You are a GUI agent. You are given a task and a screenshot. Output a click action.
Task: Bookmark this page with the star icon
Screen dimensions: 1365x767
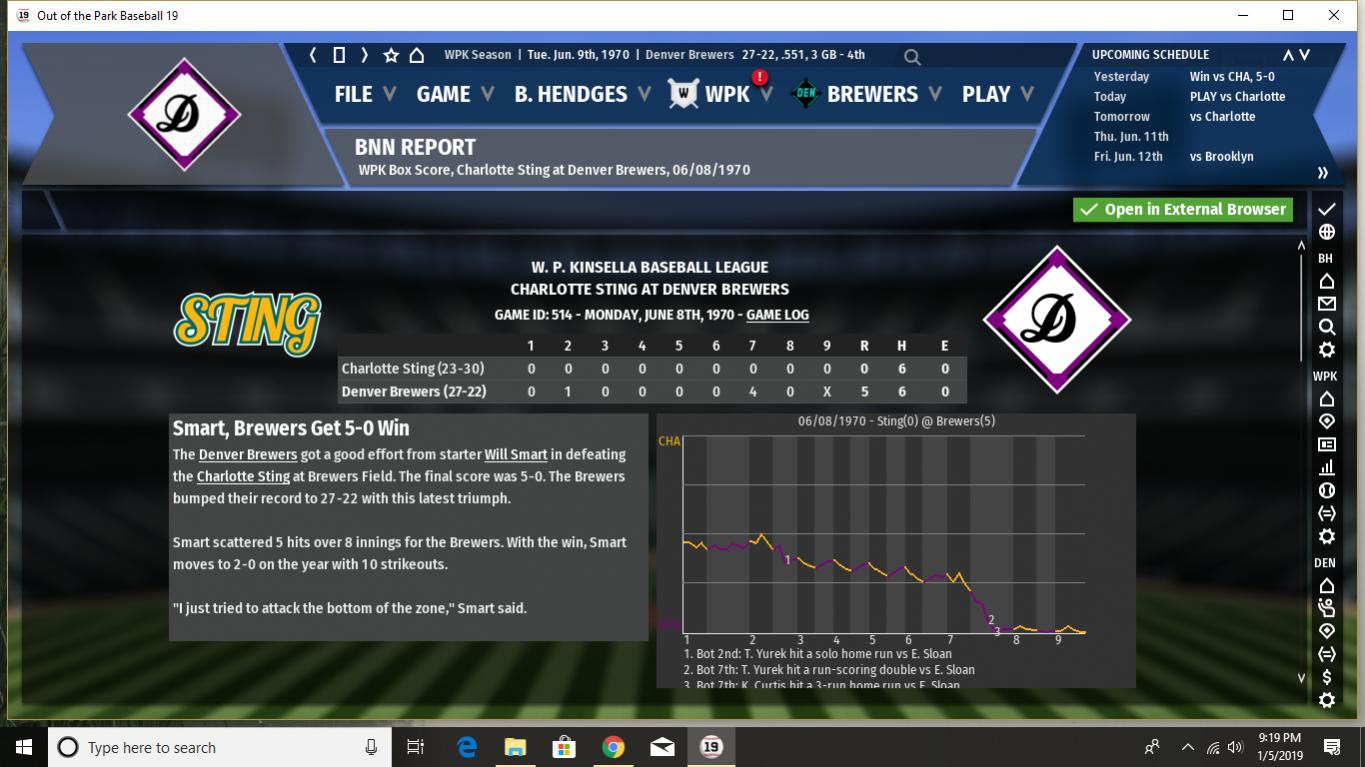coord(391,55)
